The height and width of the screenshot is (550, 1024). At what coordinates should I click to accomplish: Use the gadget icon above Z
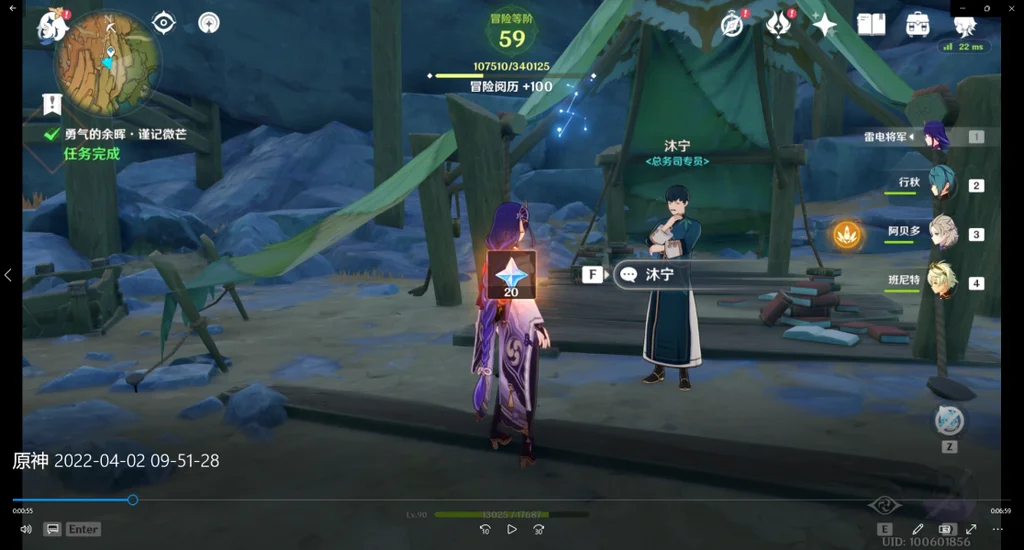click(x=948, y=420)
